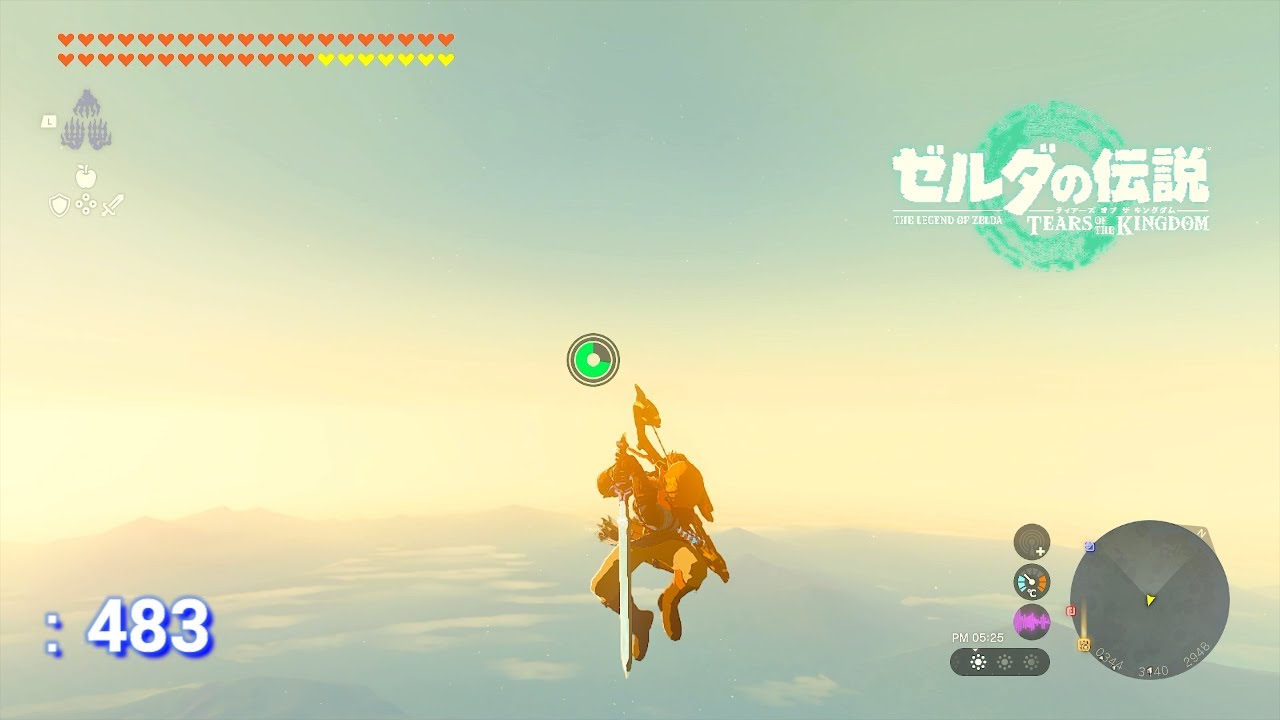Click the yellow marker on minimap edge
Viewport: 1280px width, 720px height.
1083,645
